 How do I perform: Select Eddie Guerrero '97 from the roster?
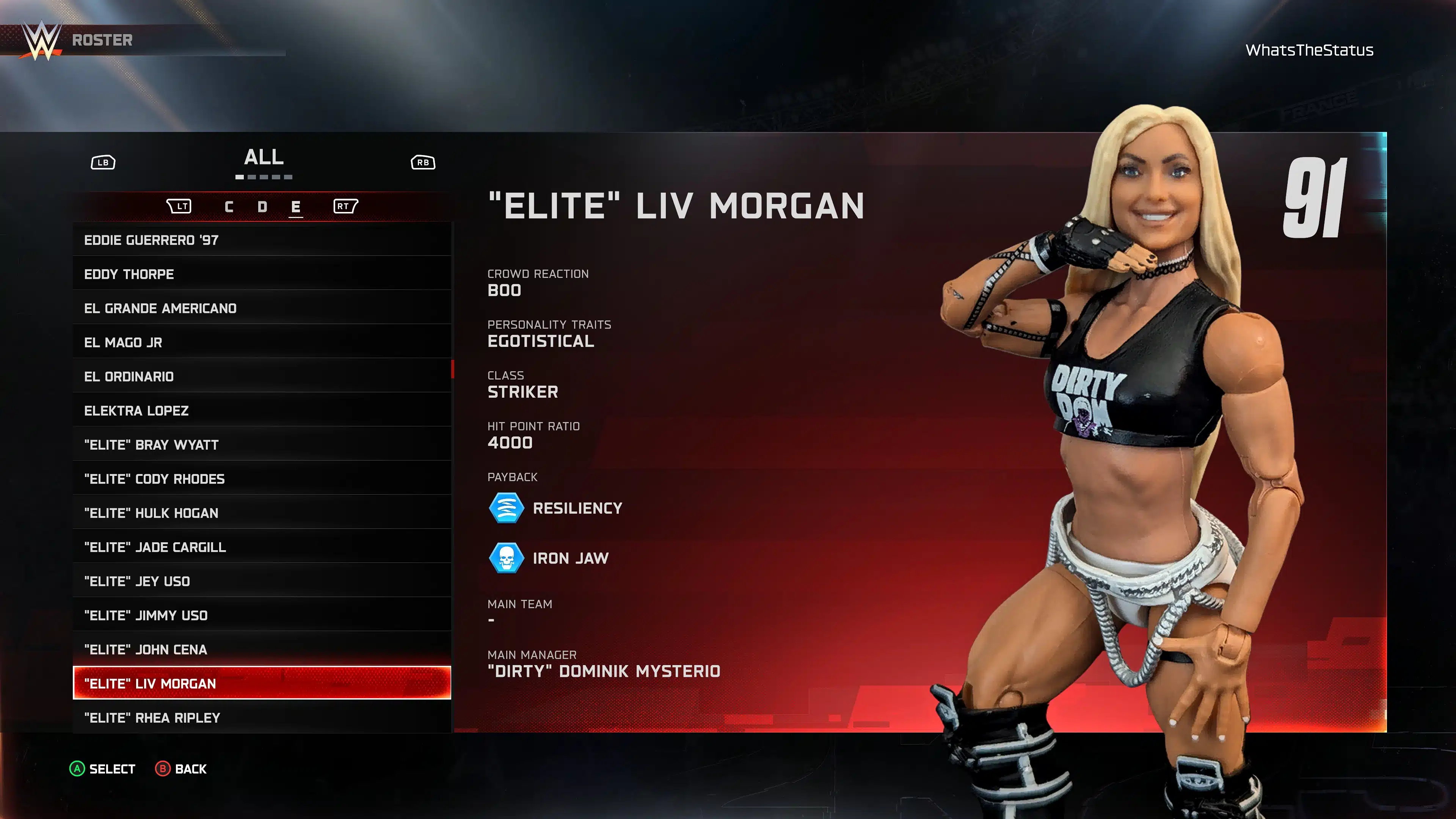[262, 240]
